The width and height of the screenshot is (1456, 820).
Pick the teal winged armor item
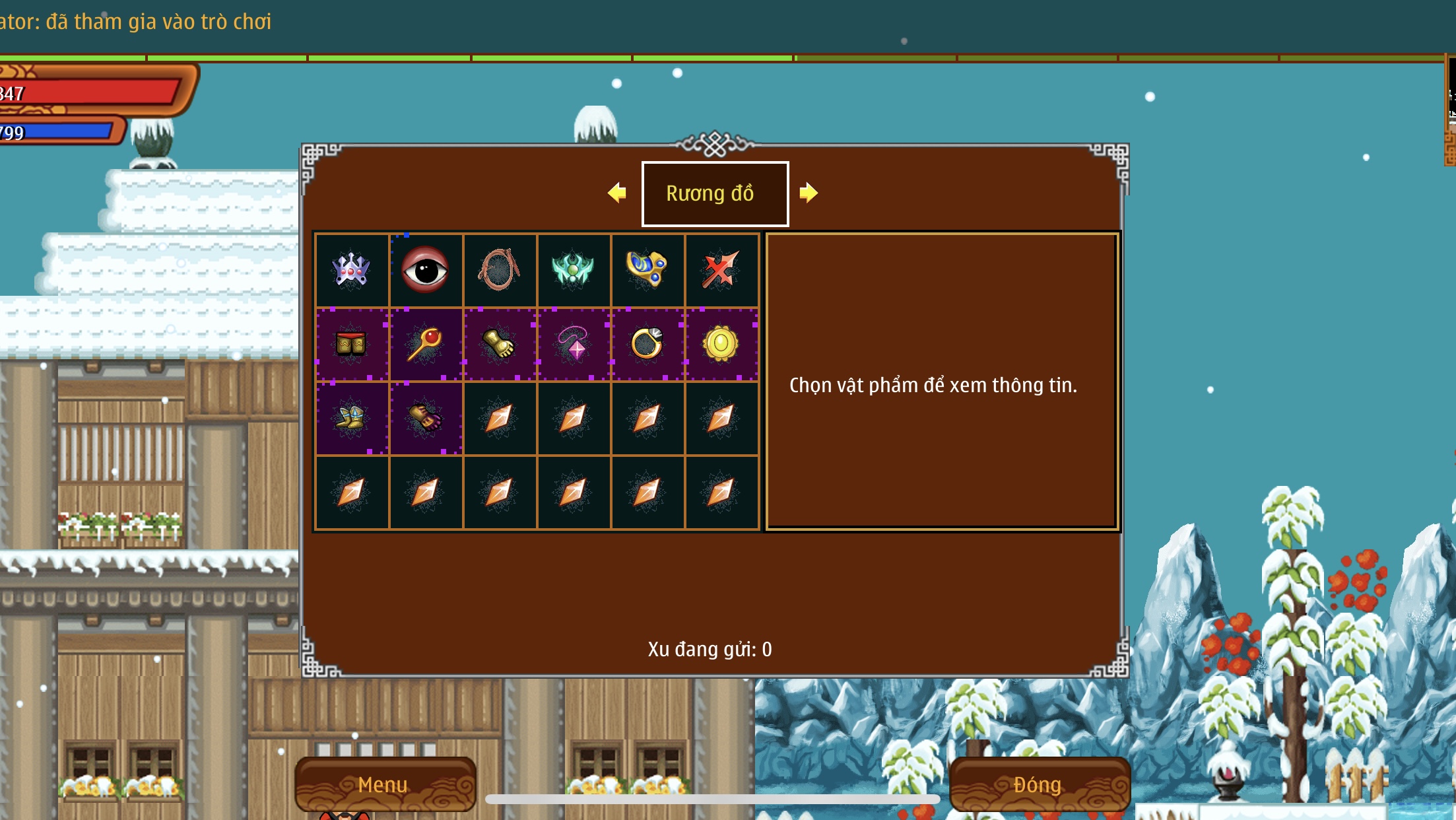(573, 269)
